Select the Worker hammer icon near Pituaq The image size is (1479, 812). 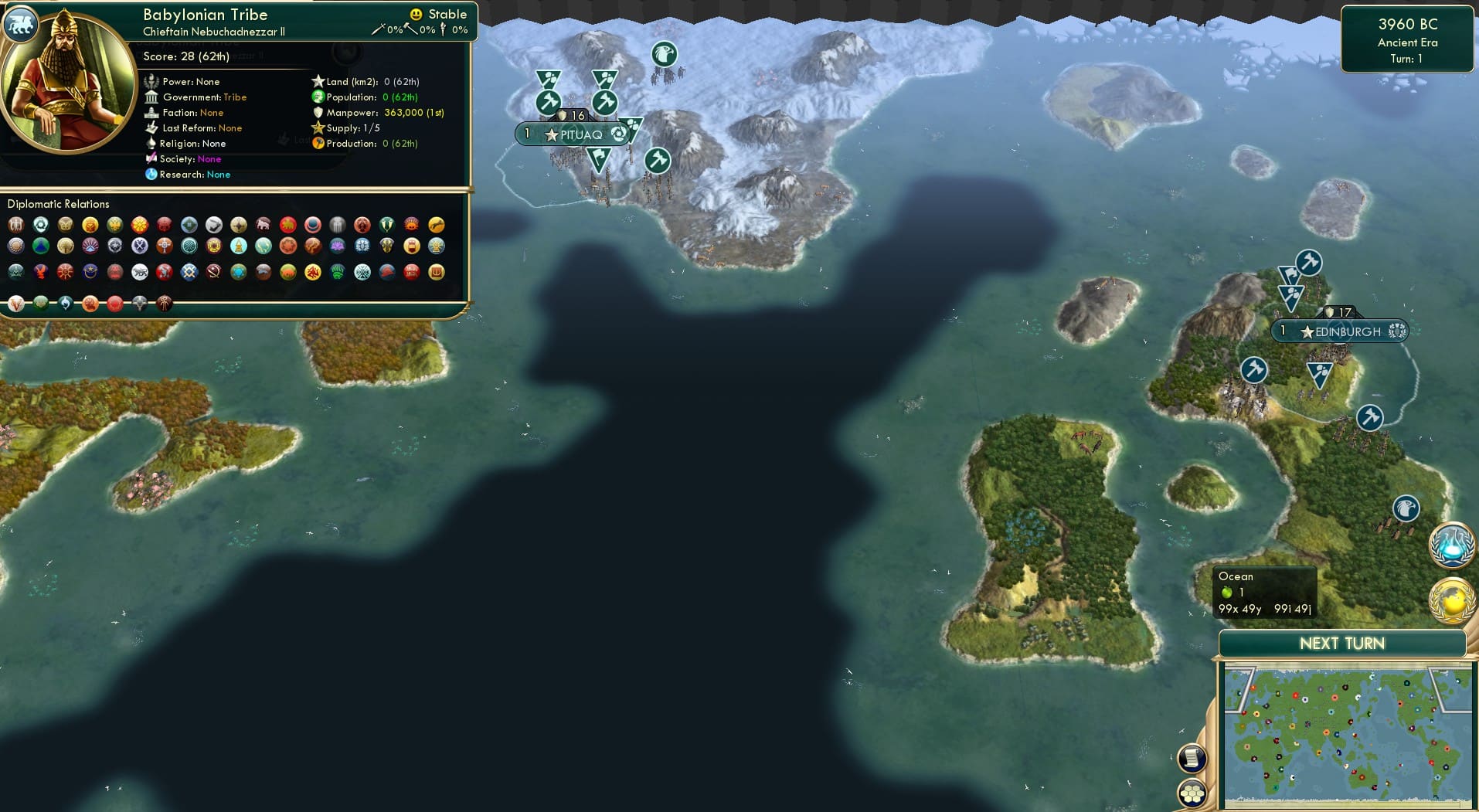(549, 101)
